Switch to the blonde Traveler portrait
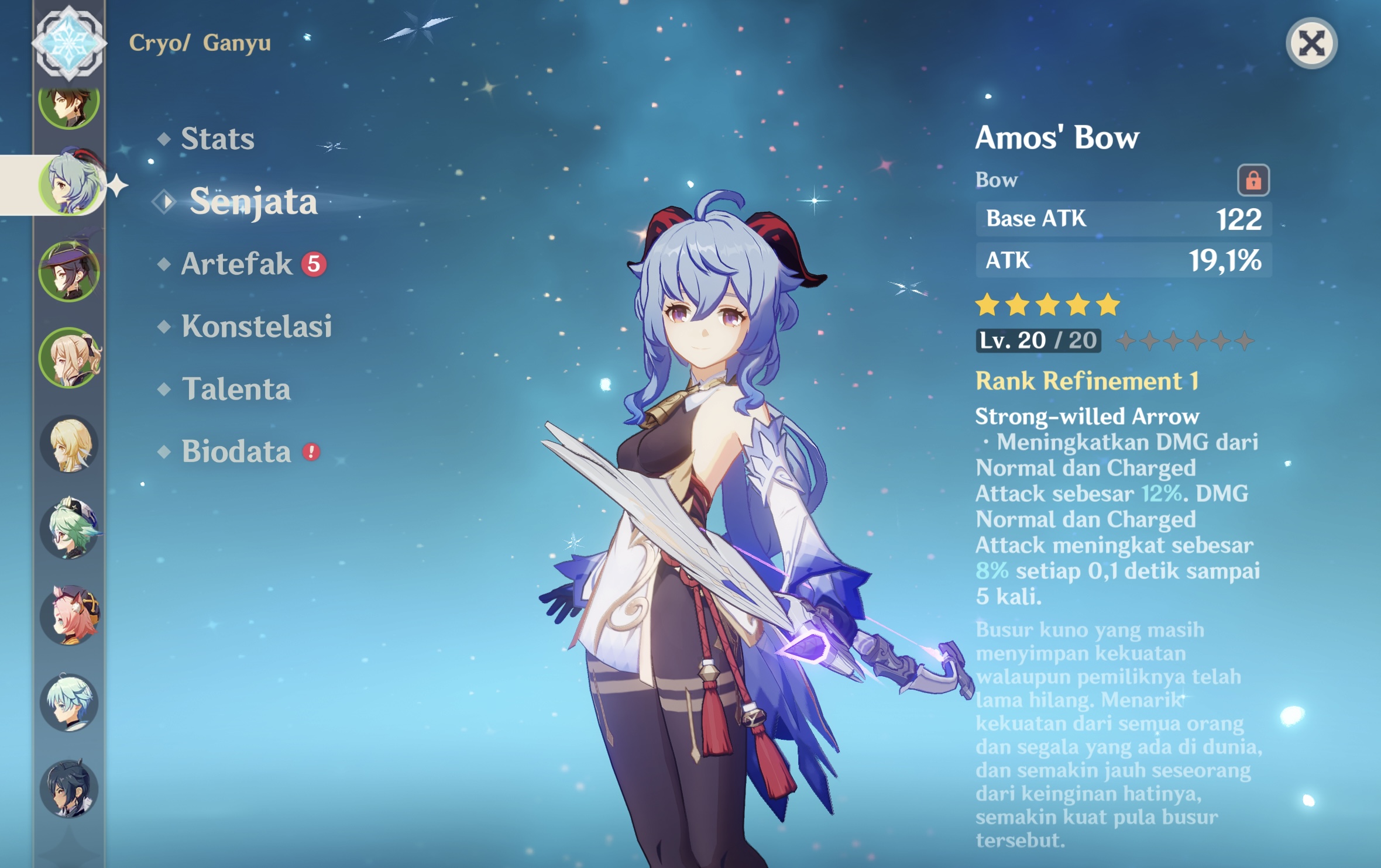This screenshot has width=1381, height=868. click(x=69, y=444)
